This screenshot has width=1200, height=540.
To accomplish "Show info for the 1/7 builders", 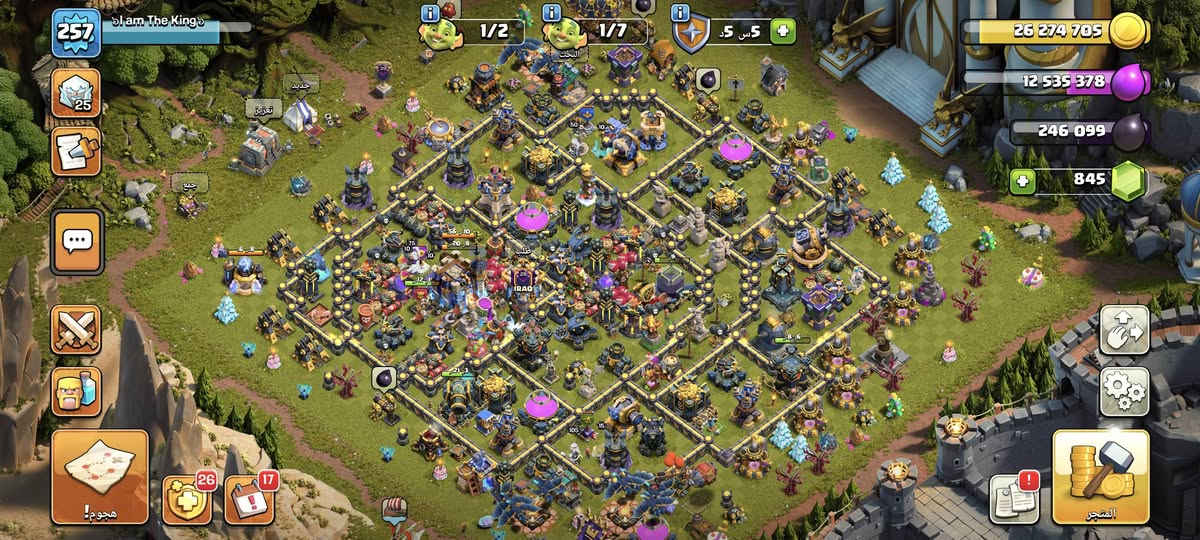I will pos(551,13).
